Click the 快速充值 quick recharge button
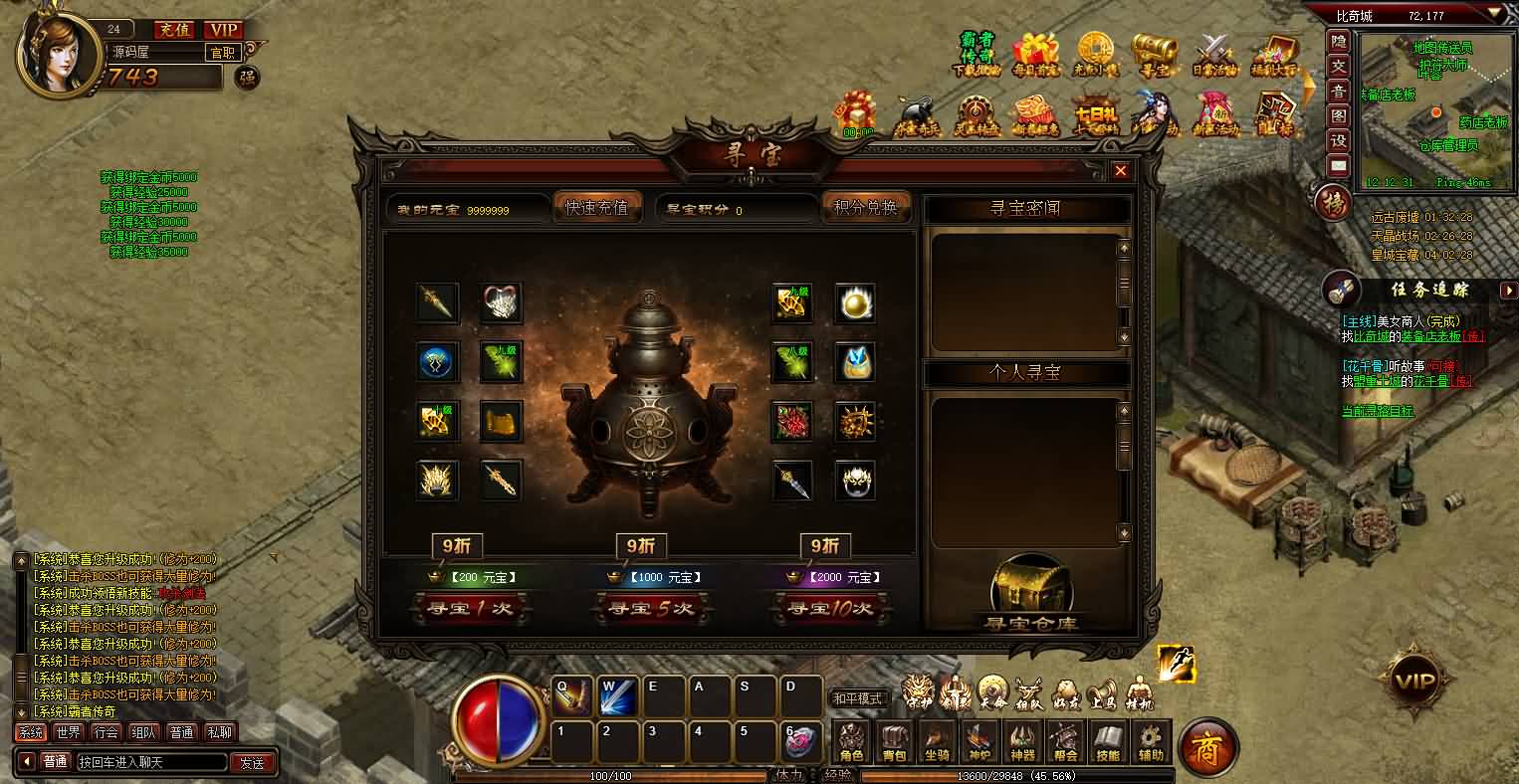The height and width of the screenshot is (784, 1519). [596, 207]
